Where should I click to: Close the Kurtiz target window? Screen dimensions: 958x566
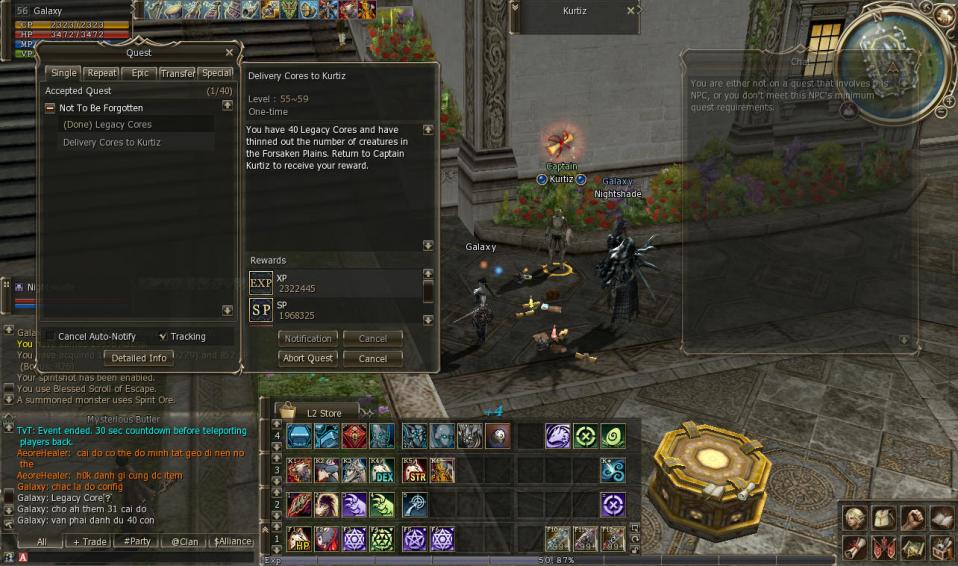coord(631,11)
